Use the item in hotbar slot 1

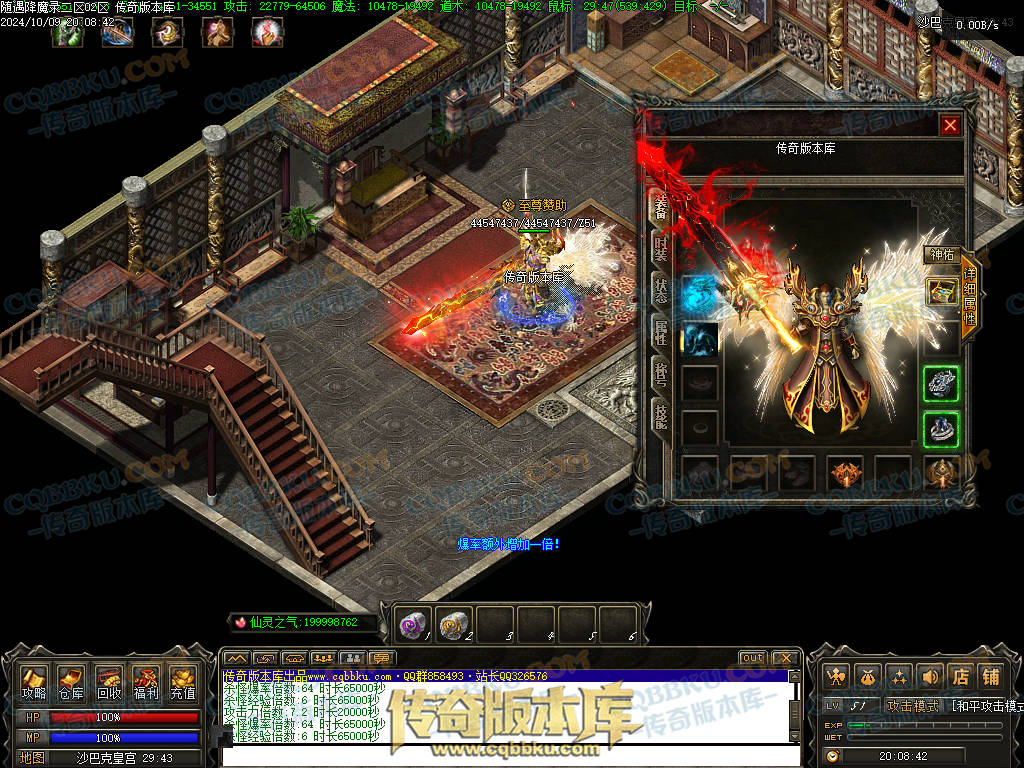[x=413, y=625]
